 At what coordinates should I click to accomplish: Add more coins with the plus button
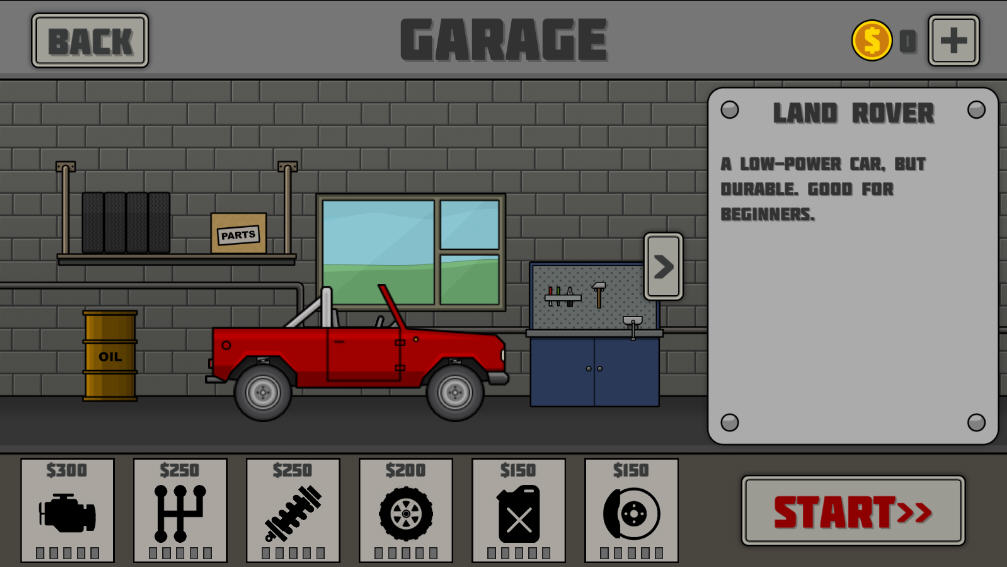[953, 41]
